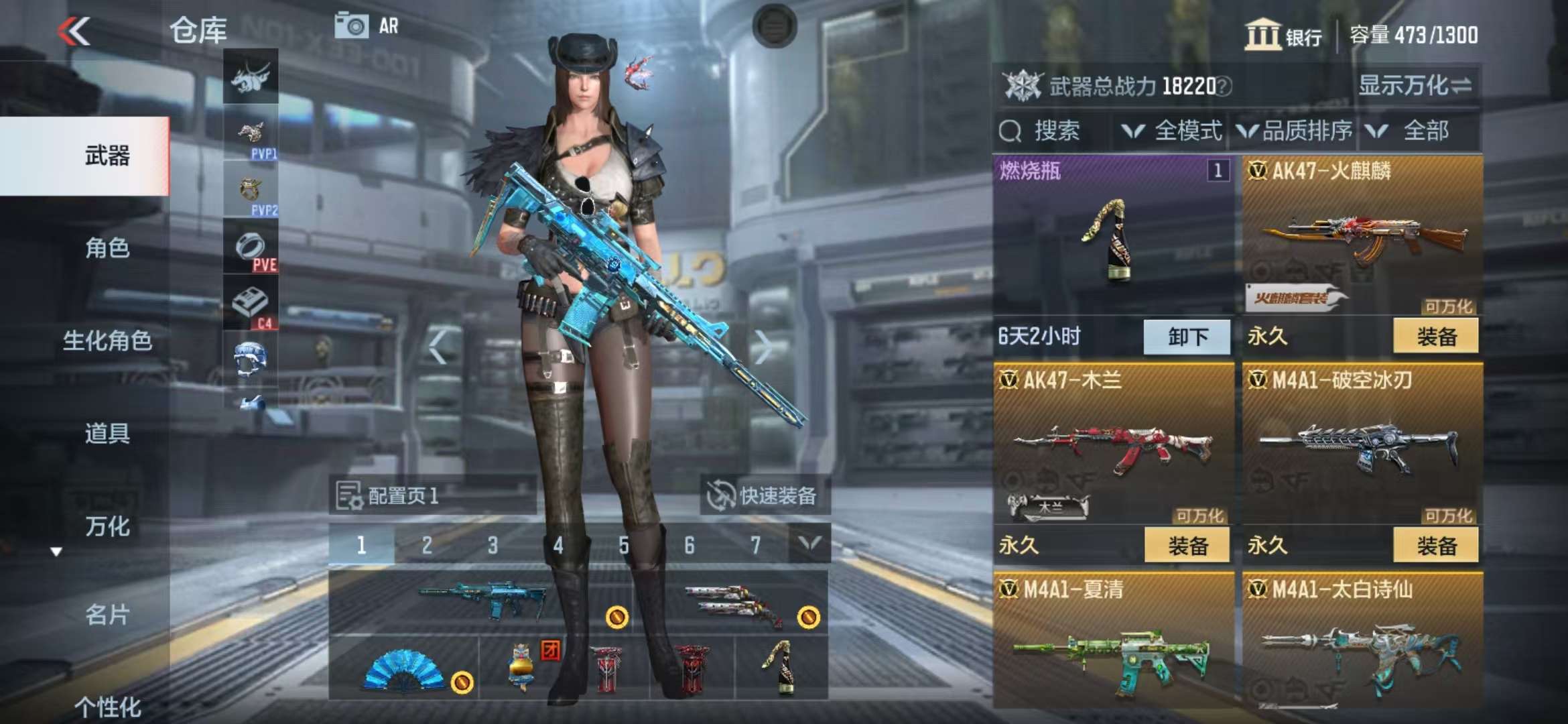The image size is (1568, 724).
Task: Switch to the 道具 items tab
Action: (107, 433)
